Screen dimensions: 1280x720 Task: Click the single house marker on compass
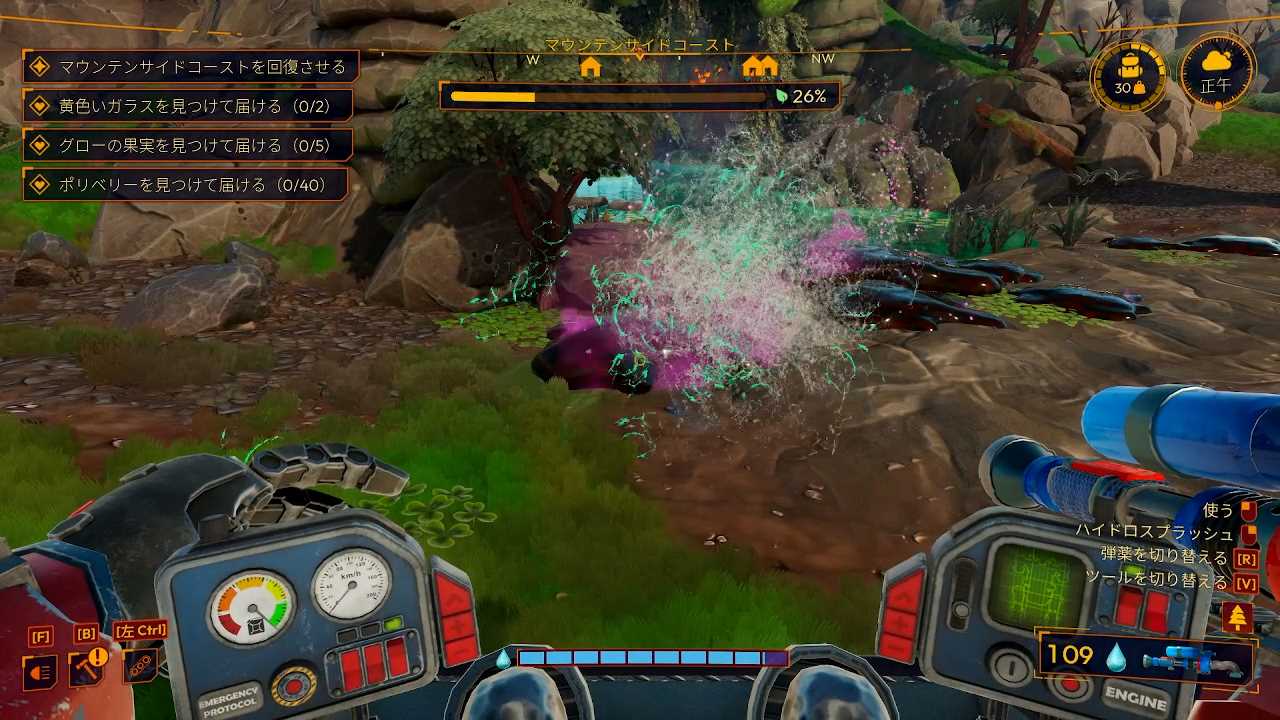point(590,67)
